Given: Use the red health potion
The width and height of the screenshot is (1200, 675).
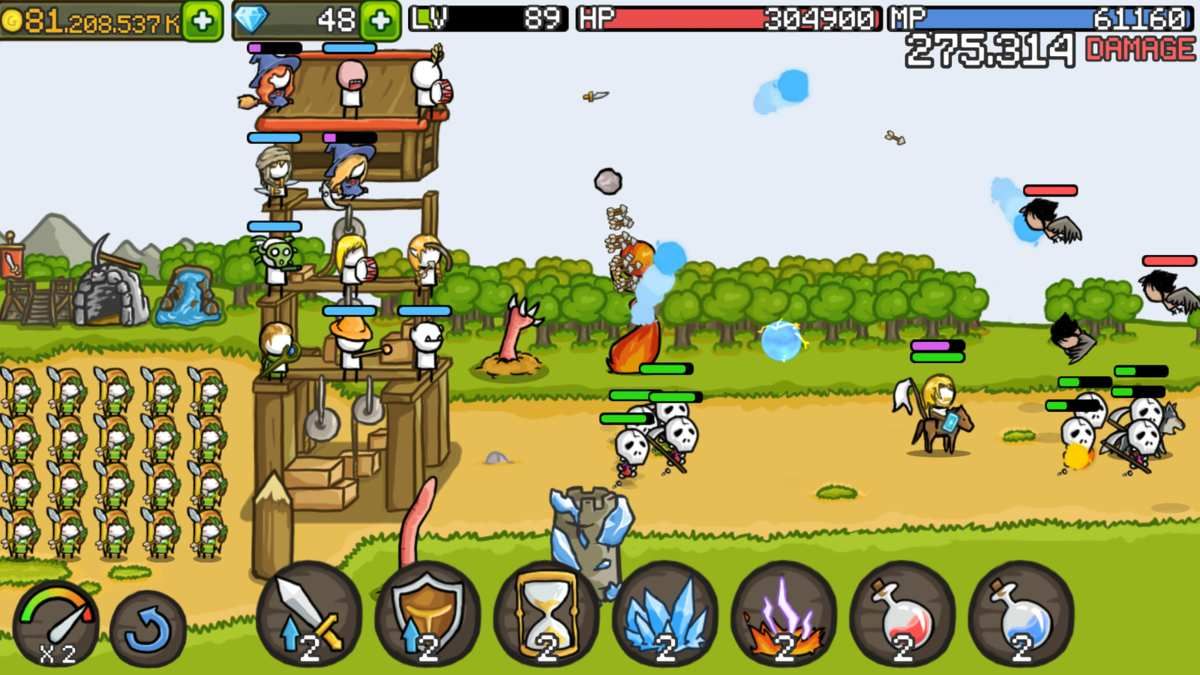Looking at the screenshot, I should coord(902,614).
